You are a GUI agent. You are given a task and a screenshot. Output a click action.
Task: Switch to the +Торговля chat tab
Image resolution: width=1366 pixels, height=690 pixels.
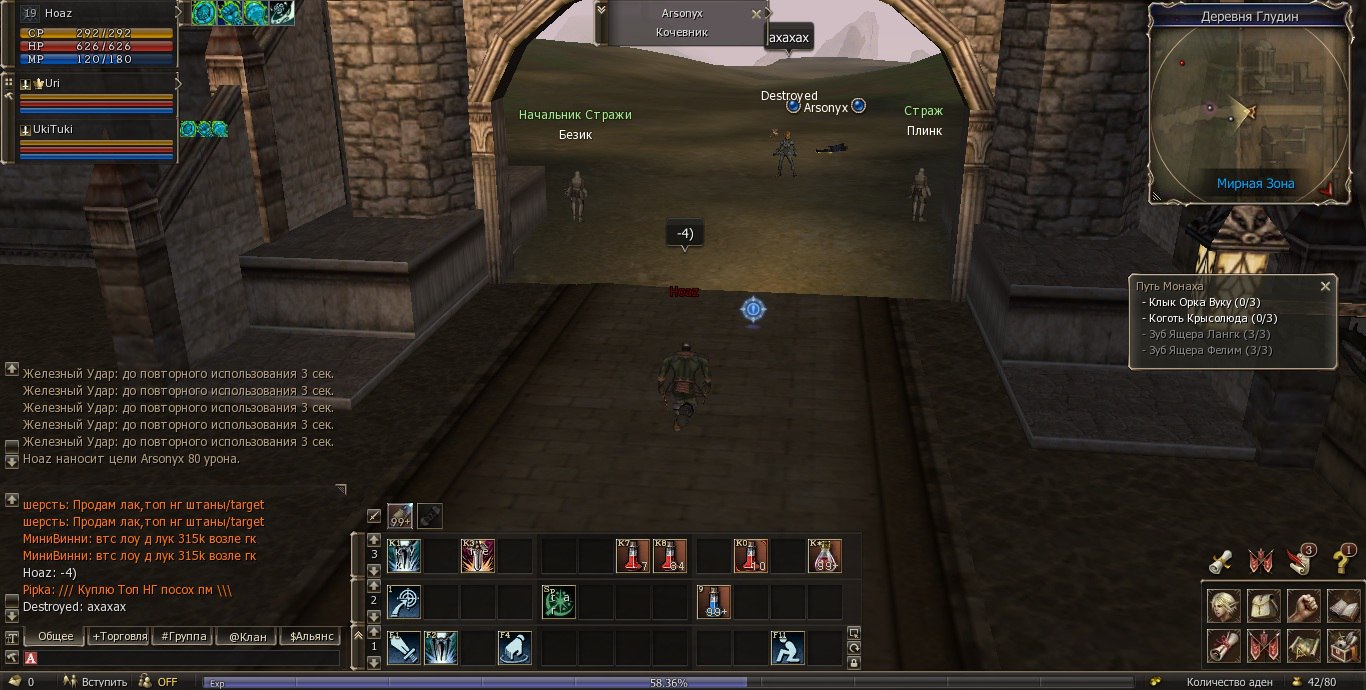120,636
